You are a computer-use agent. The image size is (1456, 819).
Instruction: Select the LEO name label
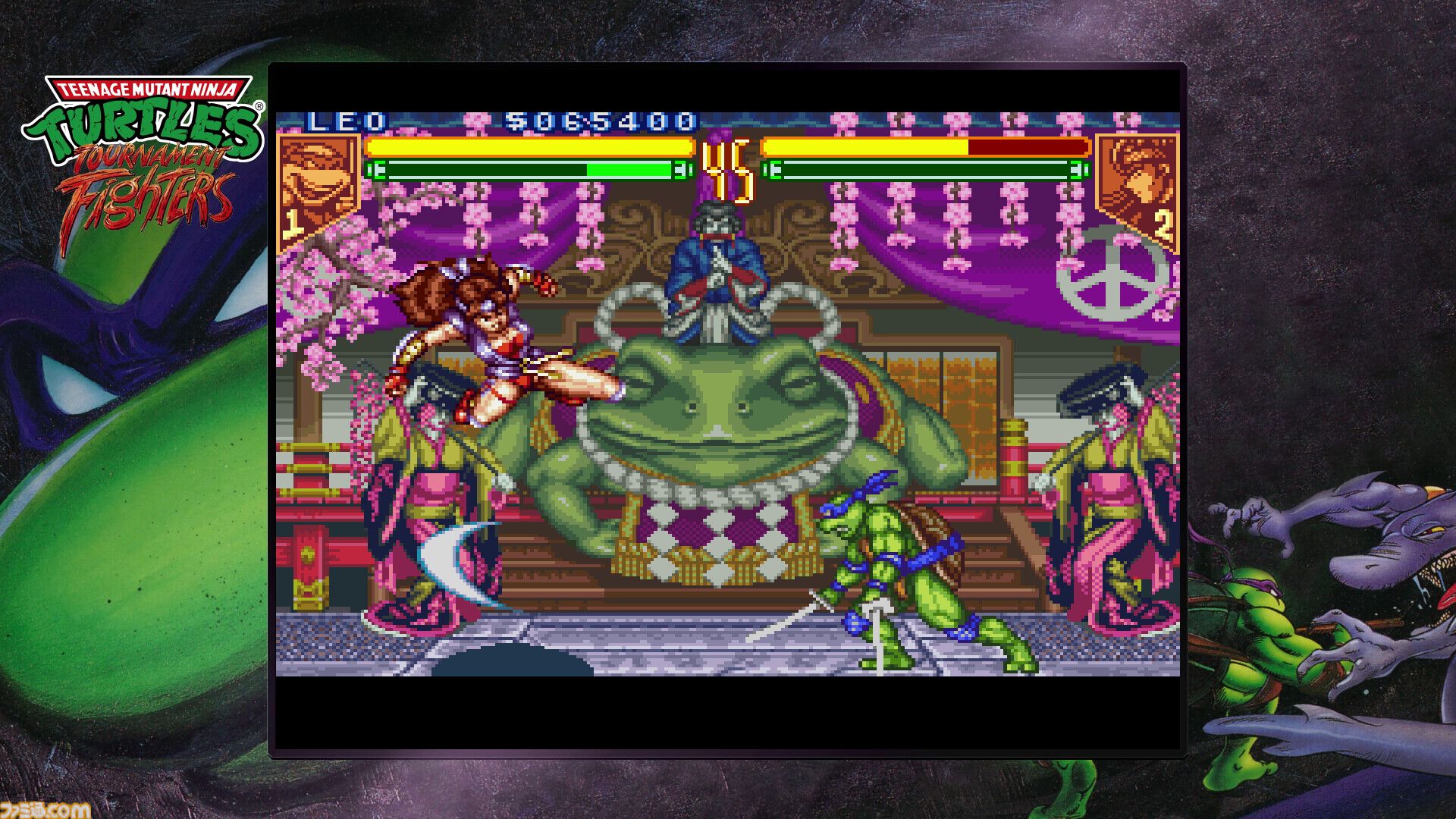[x=345, y=121]
